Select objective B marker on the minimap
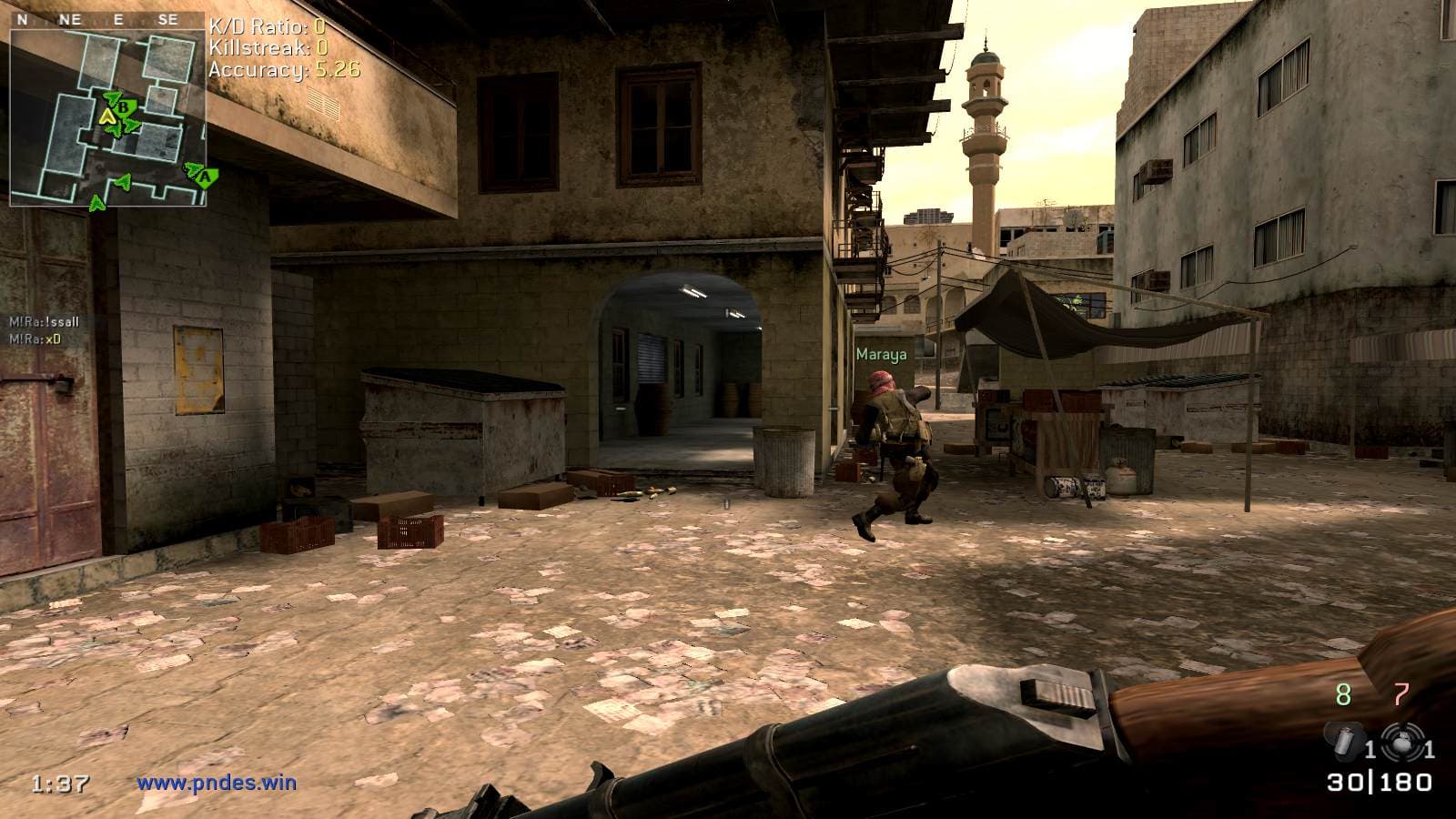 [x=124, y=106]
